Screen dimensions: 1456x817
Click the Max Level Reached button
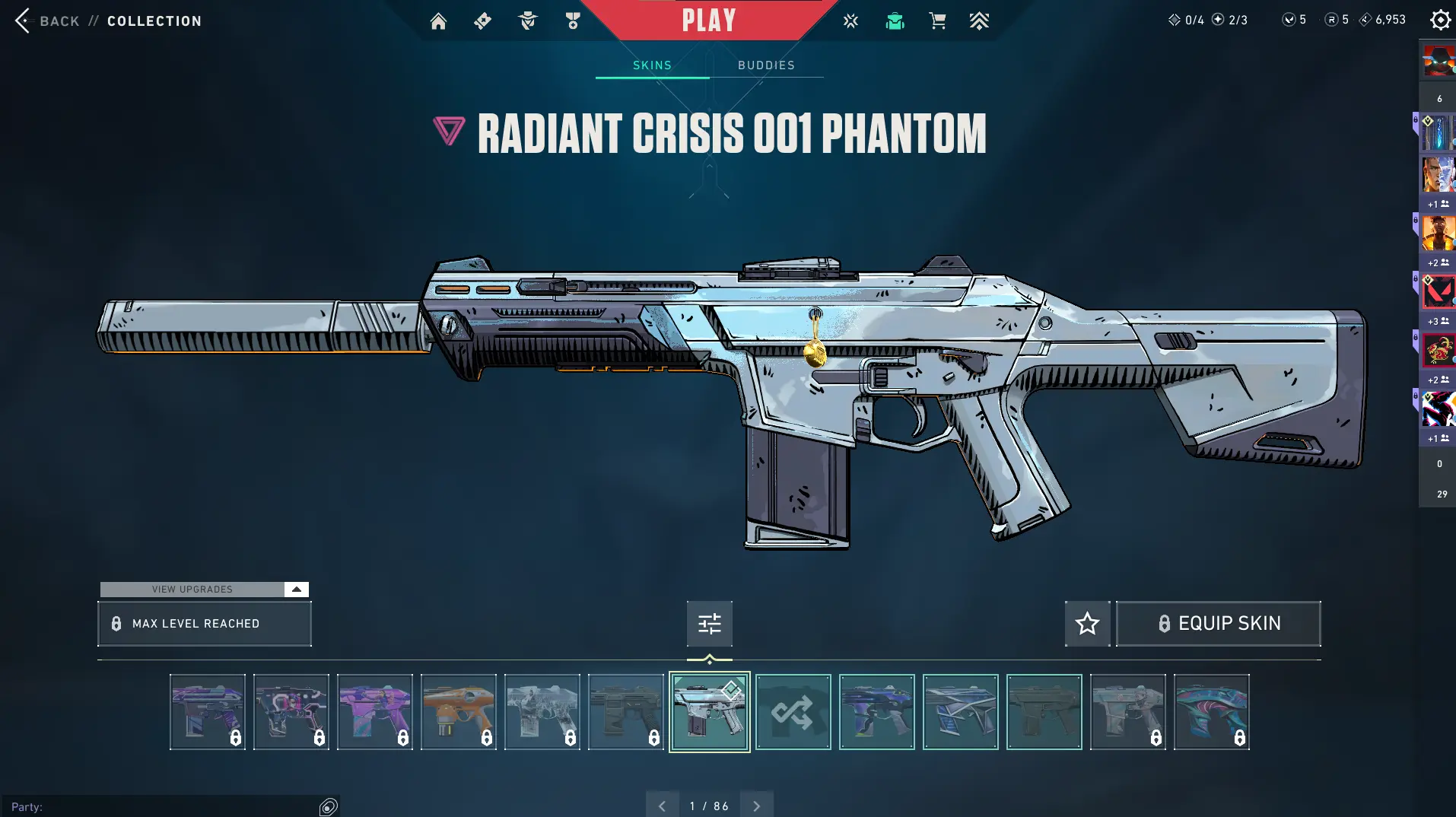click(205, 624)
